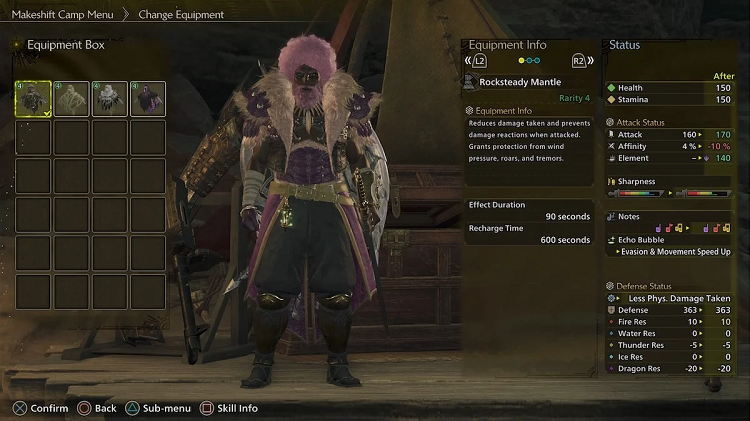The width and height of the screenshot is (750, 421).
Task: Choose the pale tan mantle slot
Action: click(x=71, y=99)
